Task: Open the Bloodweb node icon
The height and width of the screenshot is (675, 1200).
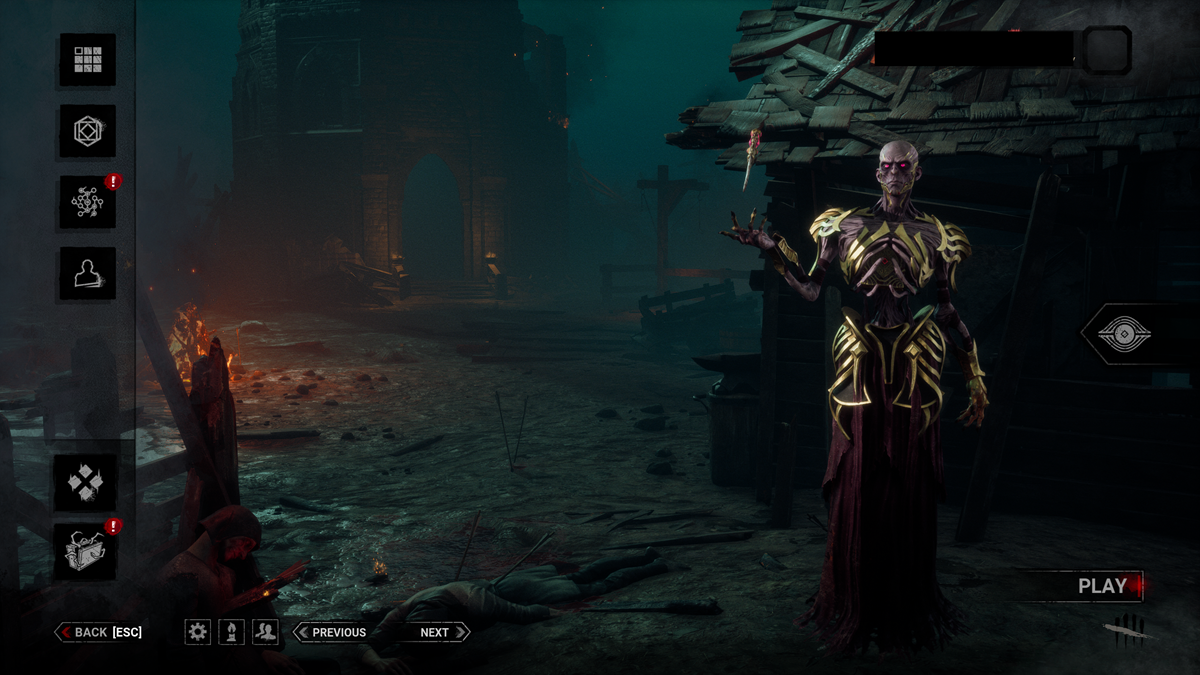Action: [87, 202]
